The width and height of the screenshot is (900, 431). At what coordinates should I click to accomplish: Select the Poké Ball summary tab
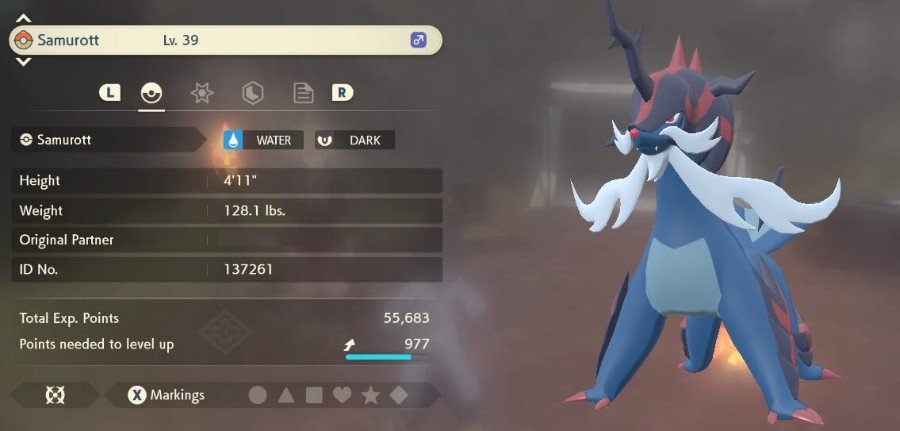(151, 94)
